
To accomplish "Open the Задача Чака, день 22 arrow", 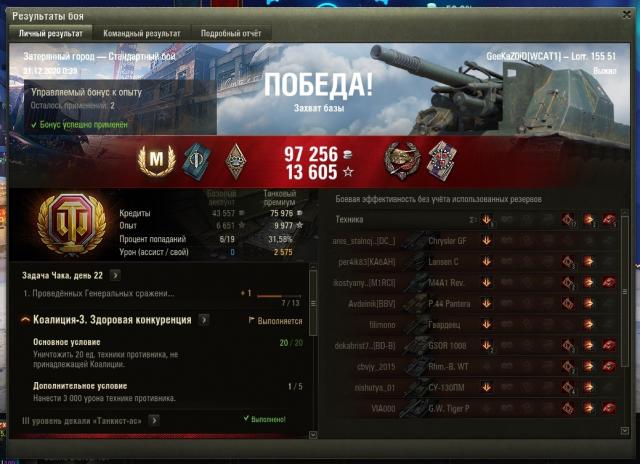I will 116,274.
